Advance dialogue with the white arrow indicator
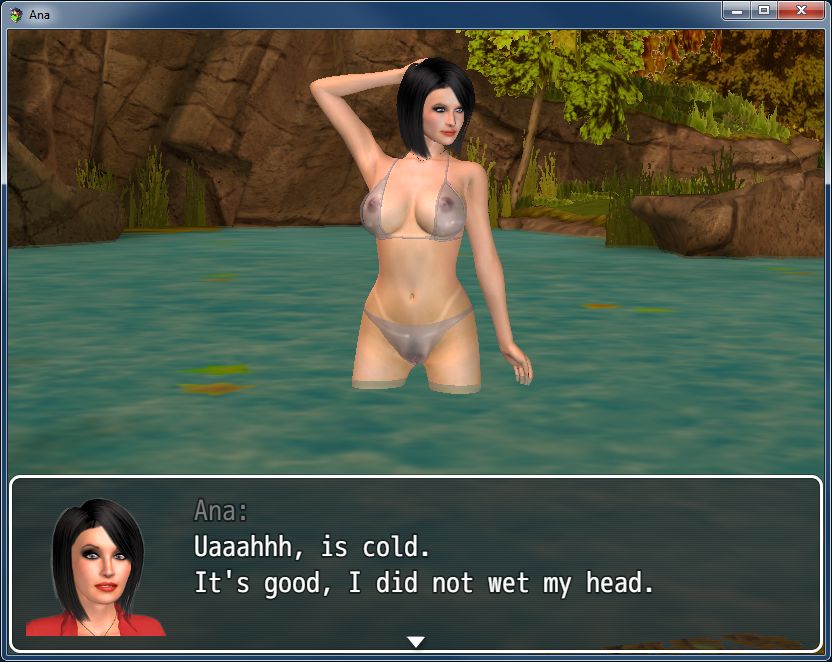The image size is (832, 662). pyautogui.click(x=416, y=641)
